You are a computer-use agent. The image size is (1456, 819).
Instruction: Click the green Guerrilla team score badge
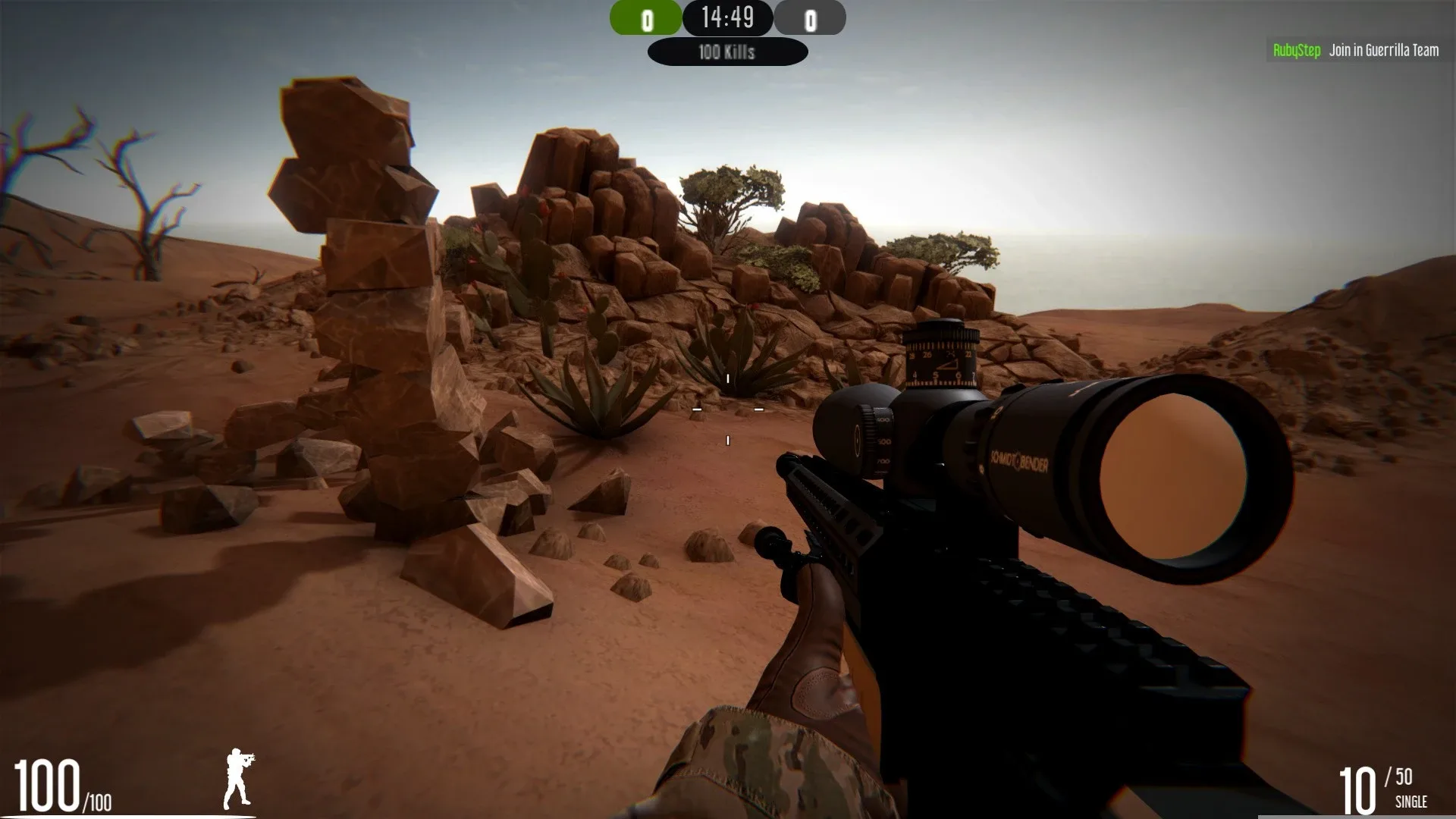pos(645,17)
